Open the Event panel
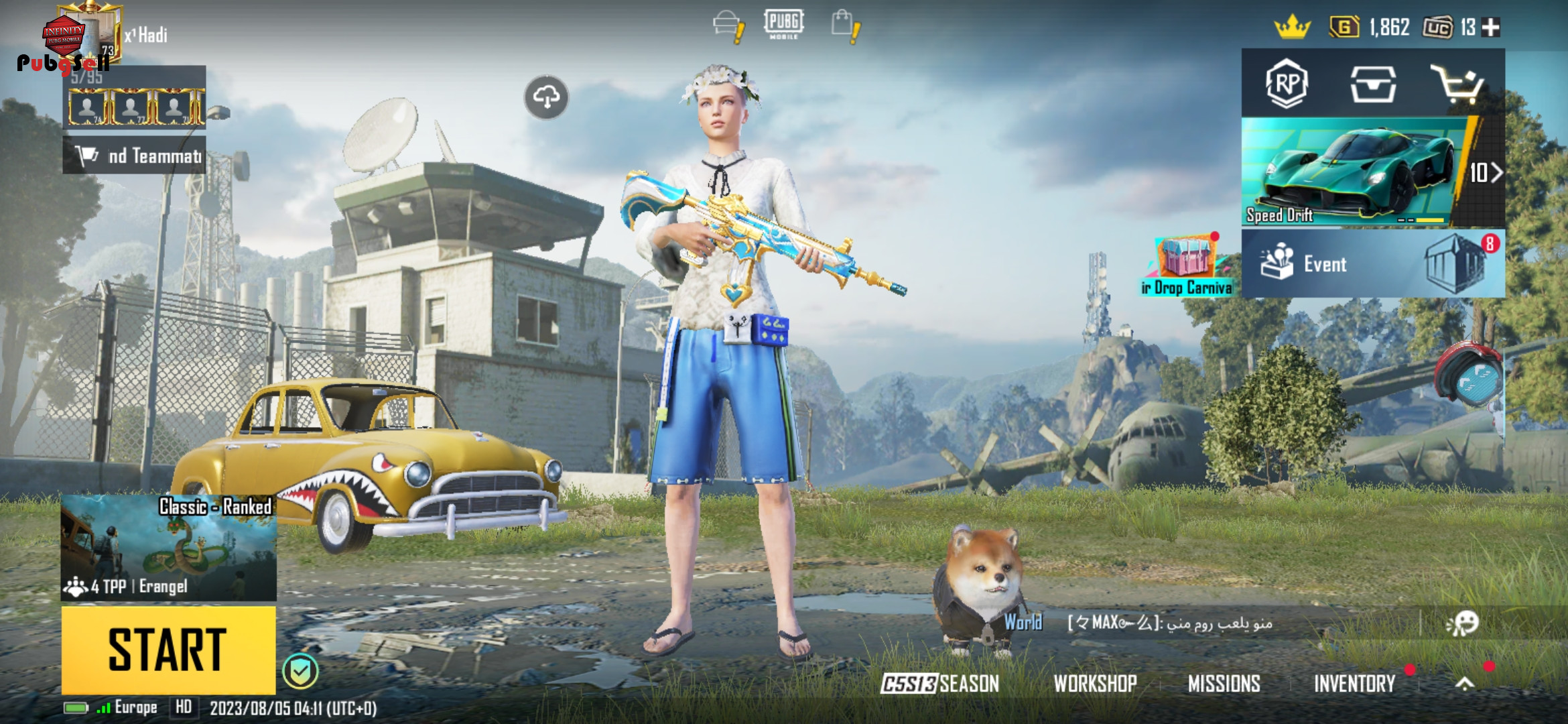 point(1372,263)
